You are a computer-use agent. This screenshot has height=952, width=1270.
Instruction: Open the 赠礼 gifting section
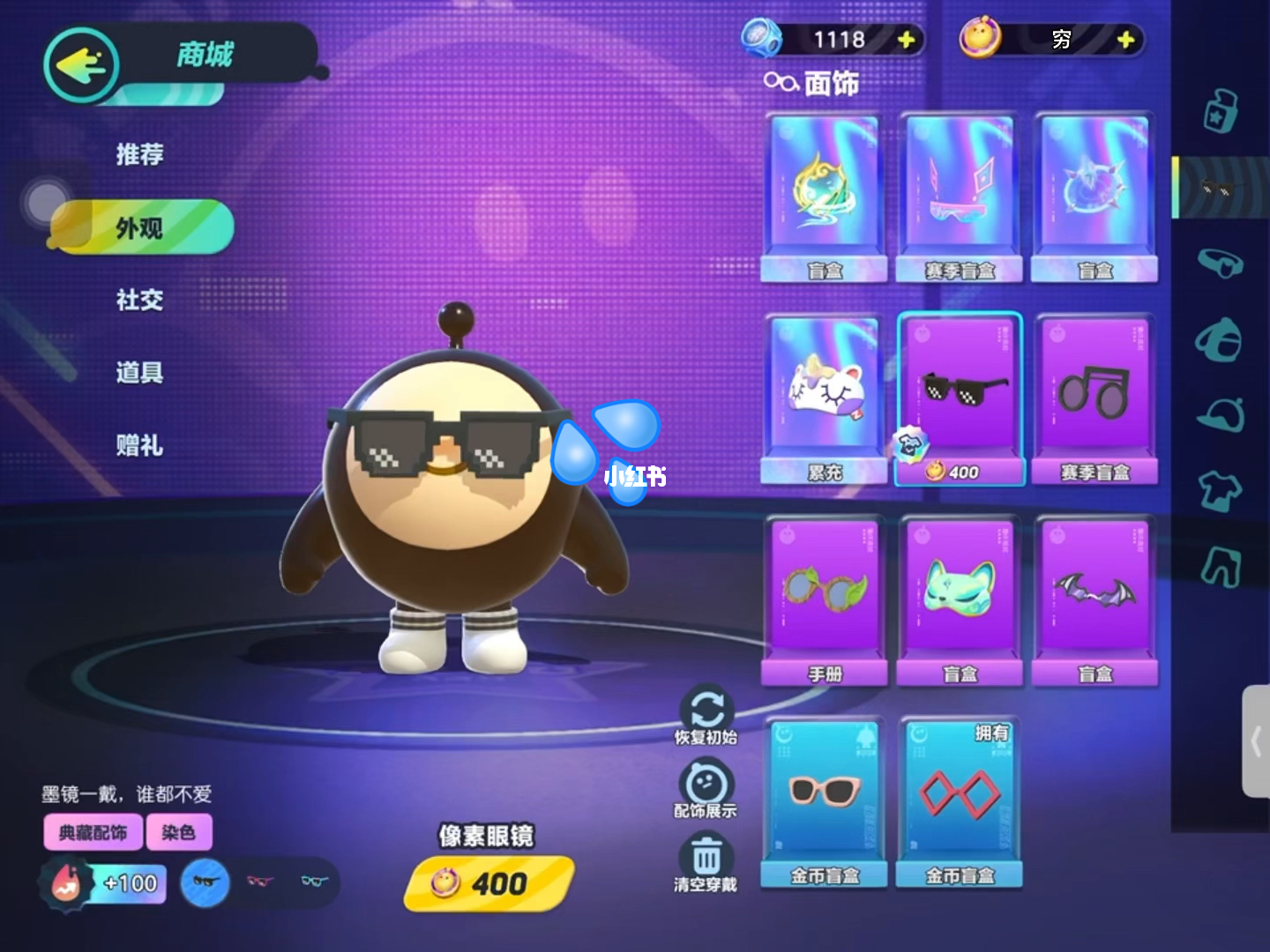(139, 445)
